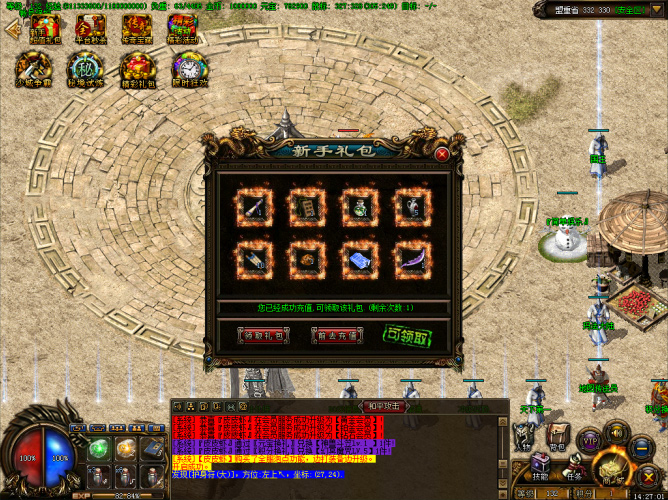Click the 领取礼包 claim button
Viewport: 668px width, 500px height.
[263, 336]
